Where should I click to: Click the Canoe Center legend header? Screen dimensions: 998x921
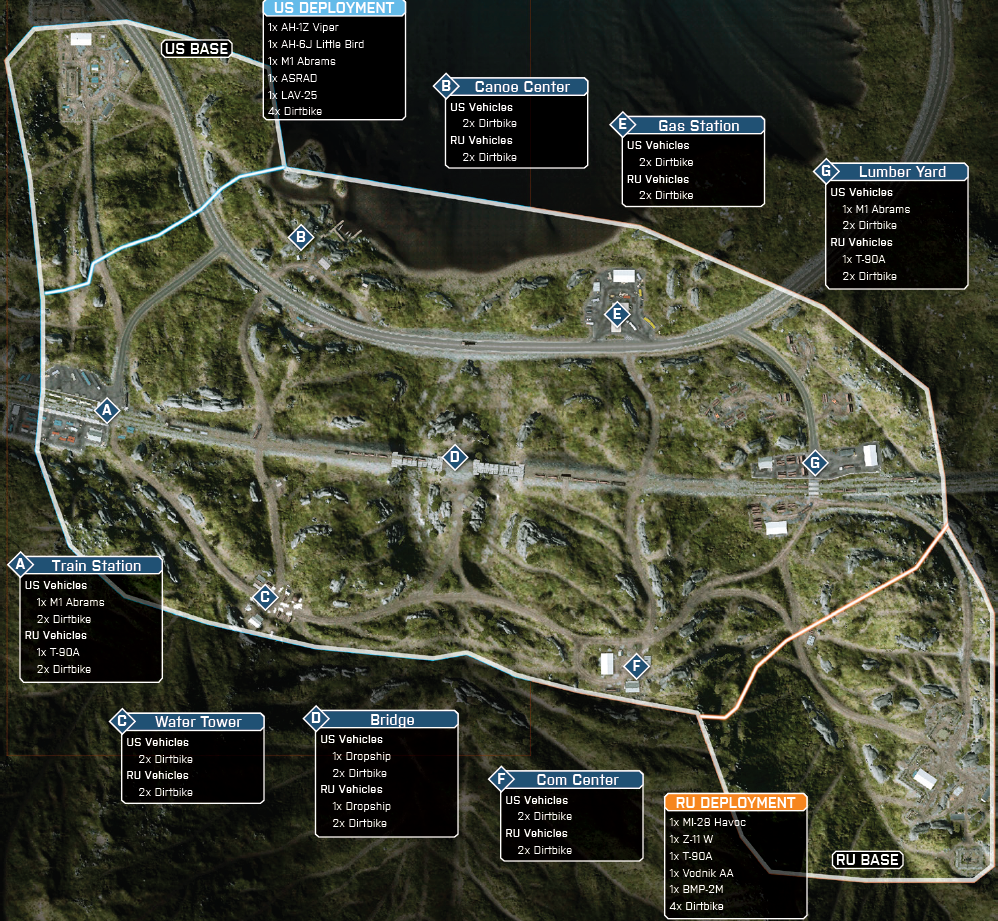(521, 87)
